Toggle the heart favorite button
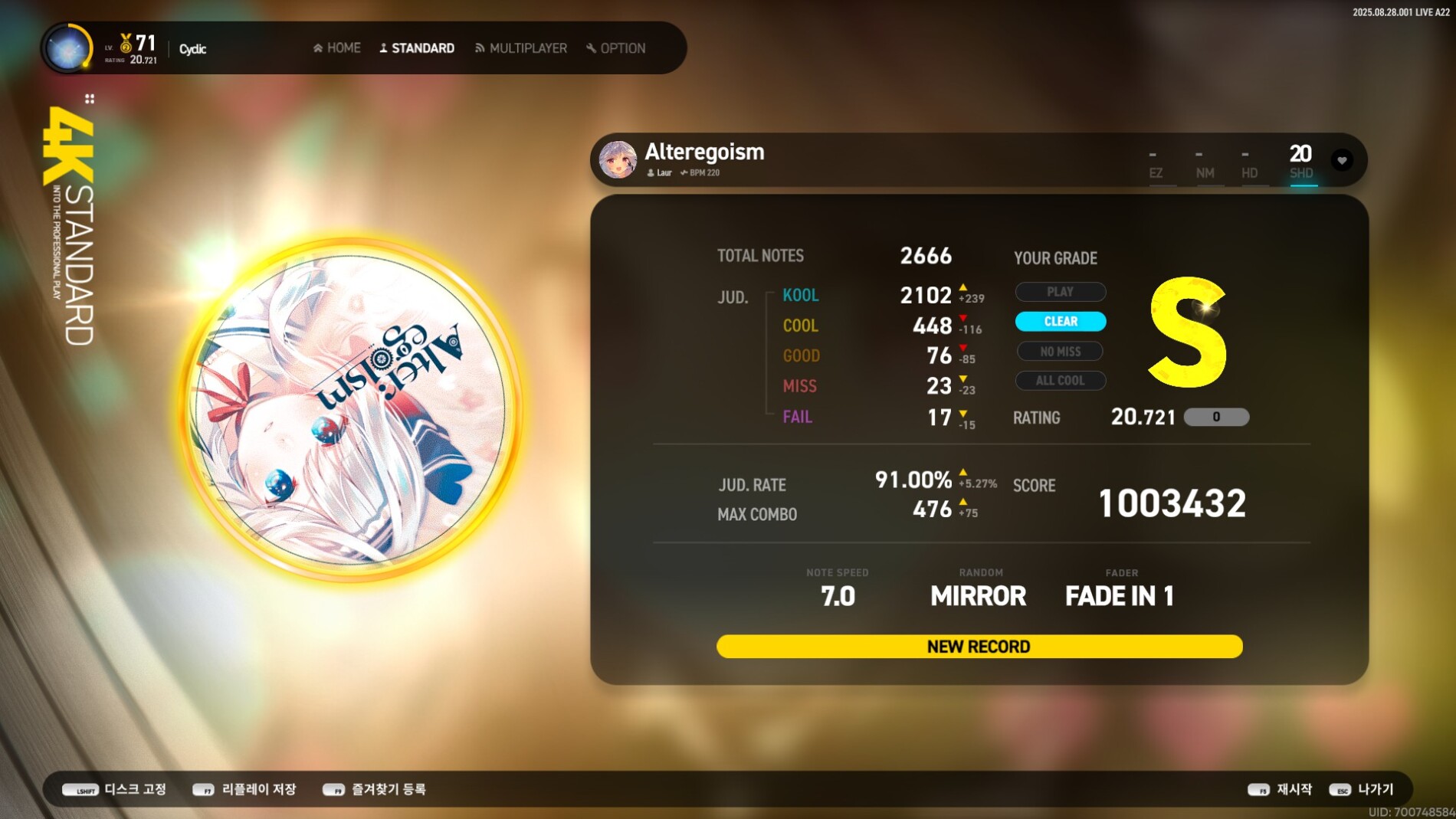The width and height of the screenshot is (1456, 819). (x=1342, y=160)
